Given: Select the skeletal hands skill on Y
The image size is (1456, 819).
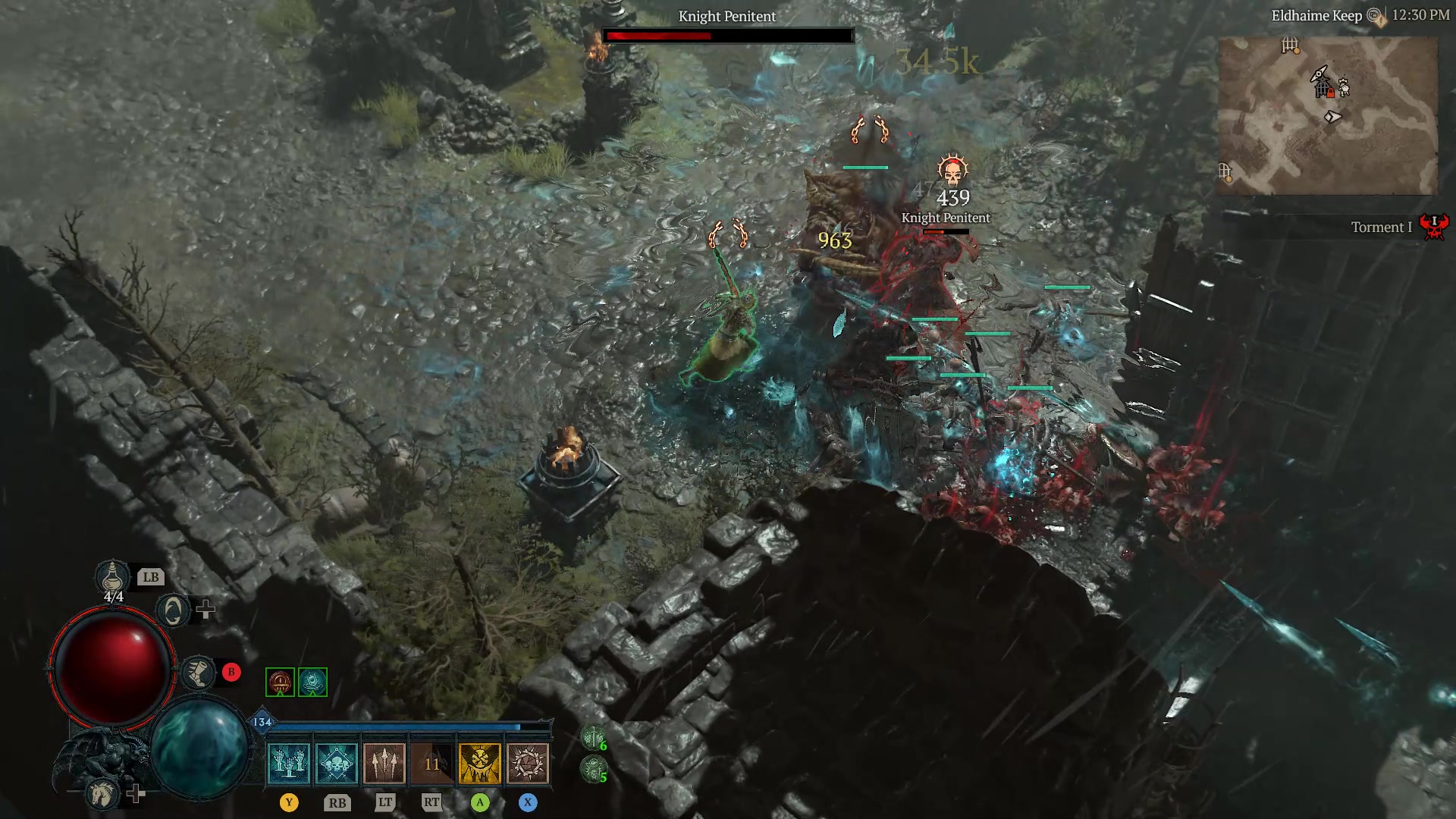Looking at the screenshot, I should tap(288, 763).
